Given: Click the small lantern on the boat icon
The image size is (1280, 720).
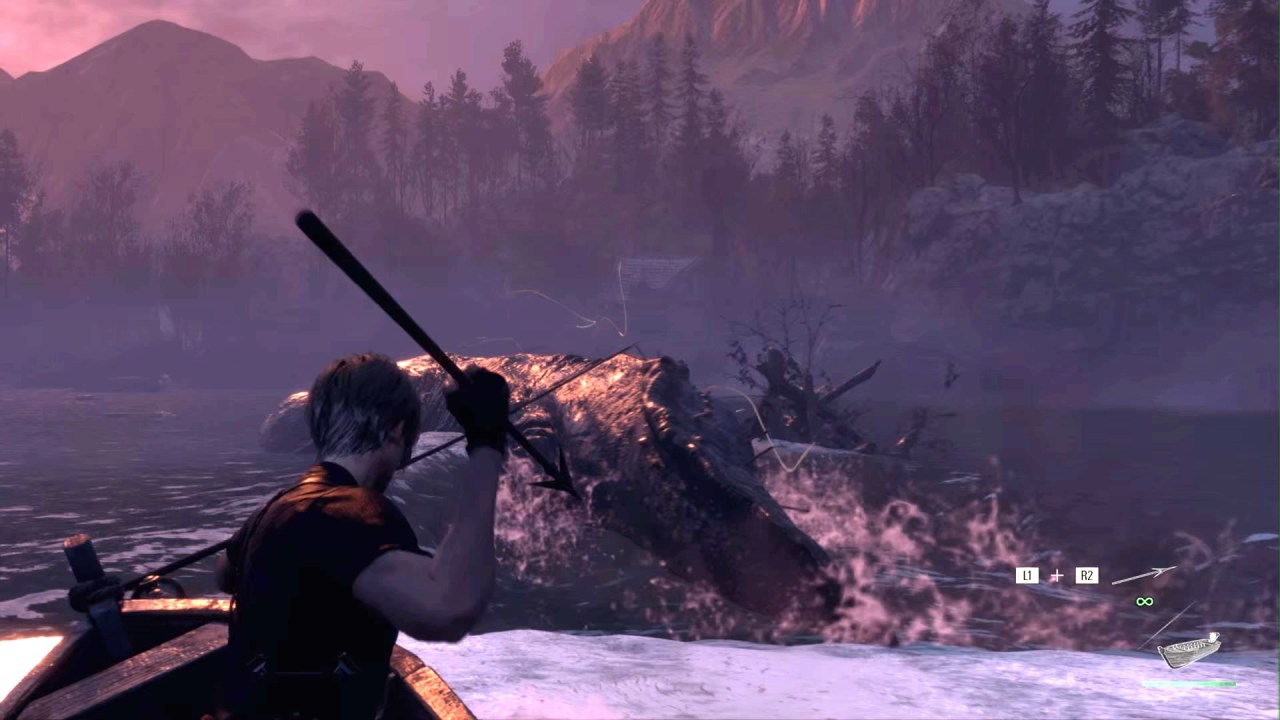Looking at the screenshot, I should point(1212,637).
